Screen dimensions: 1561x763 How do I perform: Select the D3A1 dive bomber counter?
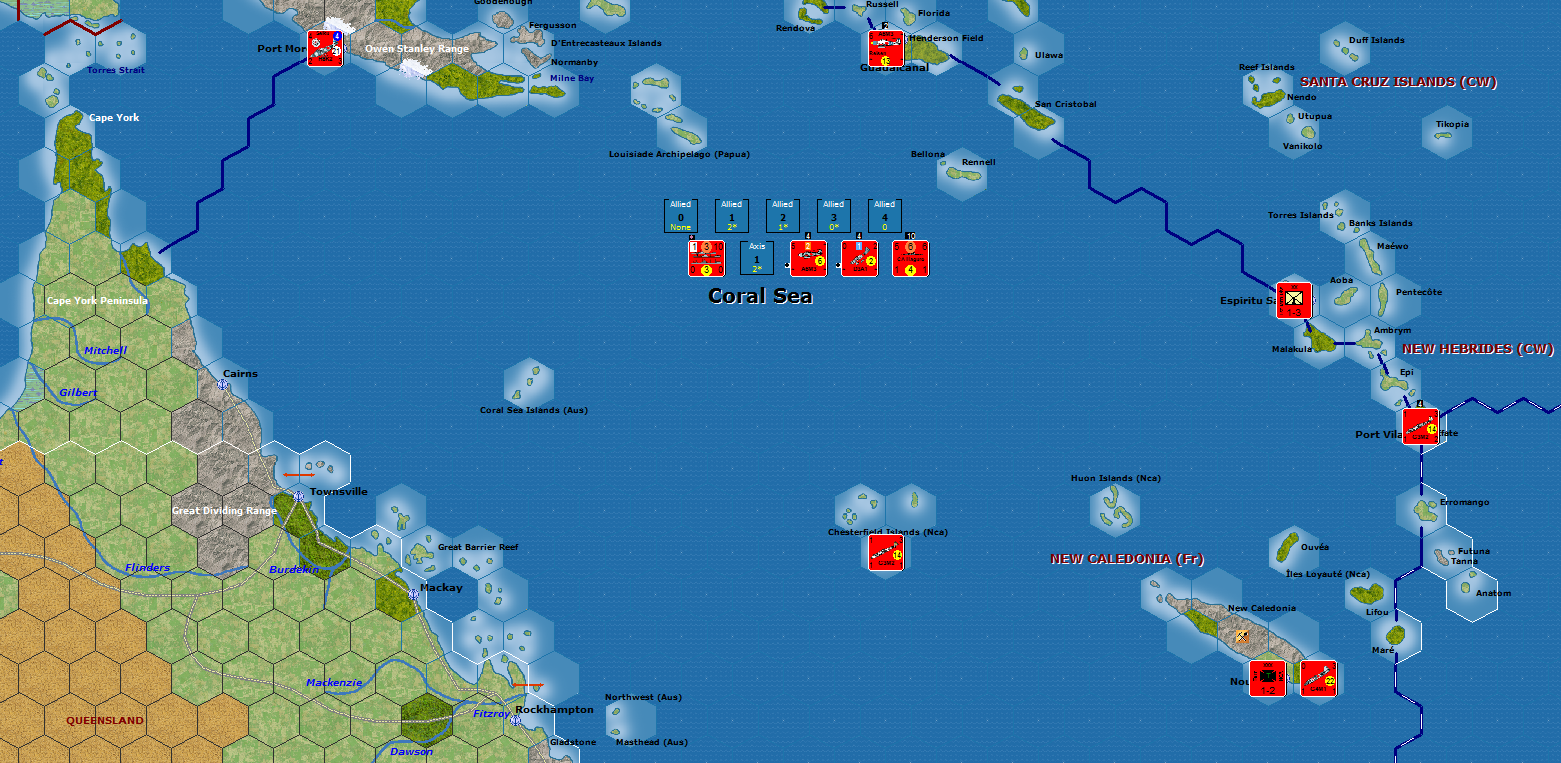click(x=859, y=258)
